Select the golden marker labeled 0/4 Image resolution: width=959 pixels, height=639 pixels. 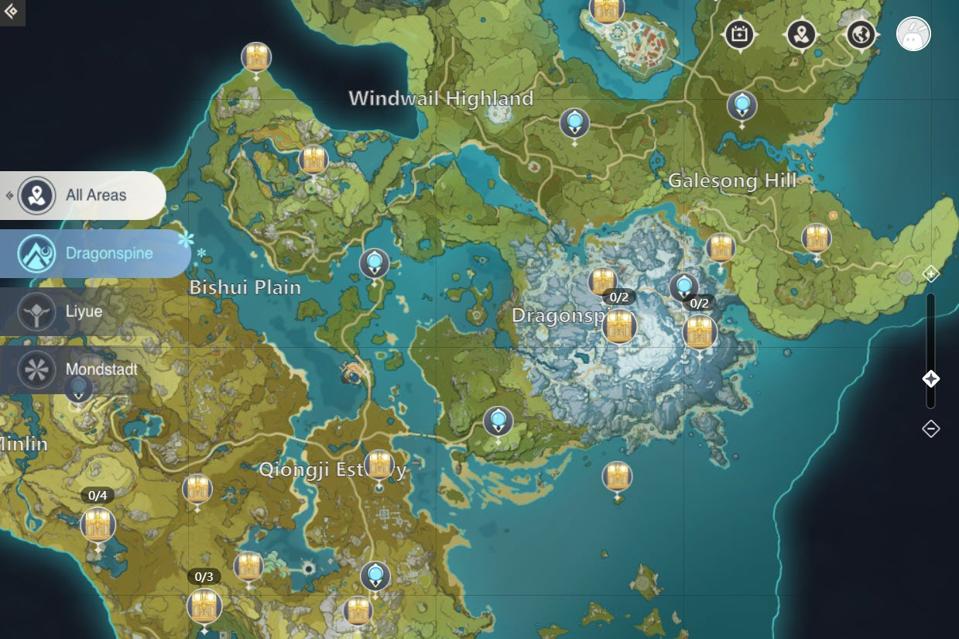click(98, 523)
